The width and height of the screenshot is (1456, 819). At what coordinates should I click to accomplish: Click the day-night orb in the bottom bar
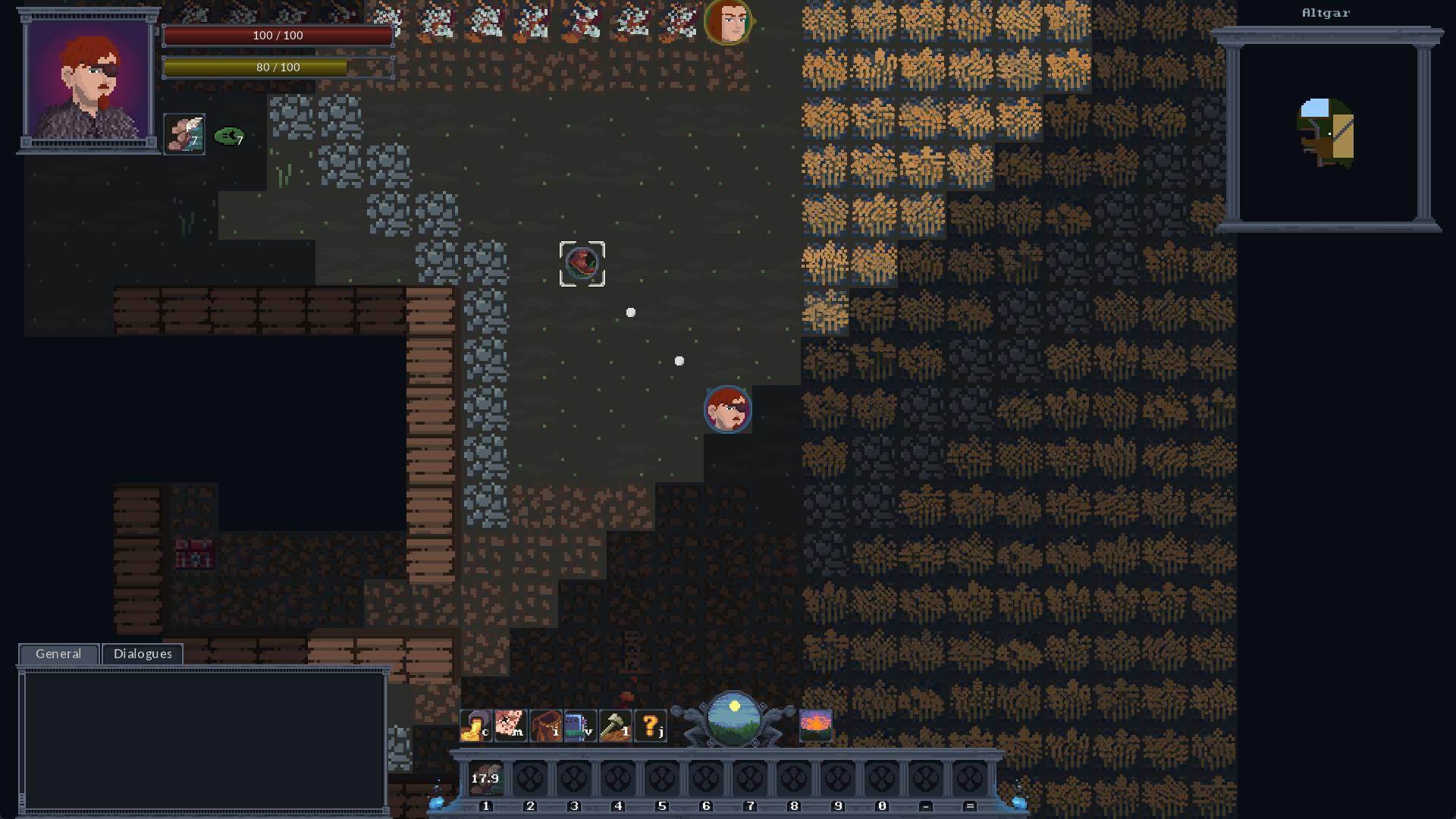(x=733, y=719)
